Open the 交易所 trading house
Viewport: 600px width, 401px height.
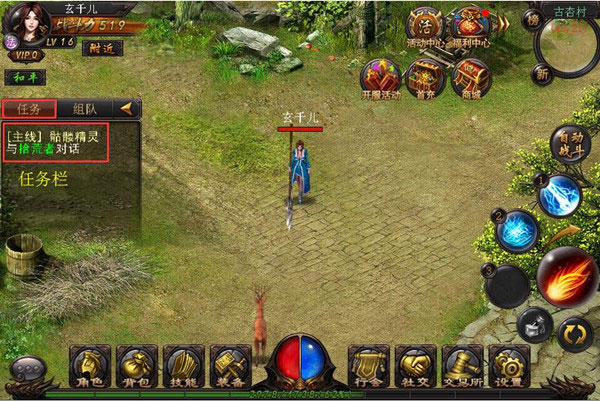[x=463, y=367]
